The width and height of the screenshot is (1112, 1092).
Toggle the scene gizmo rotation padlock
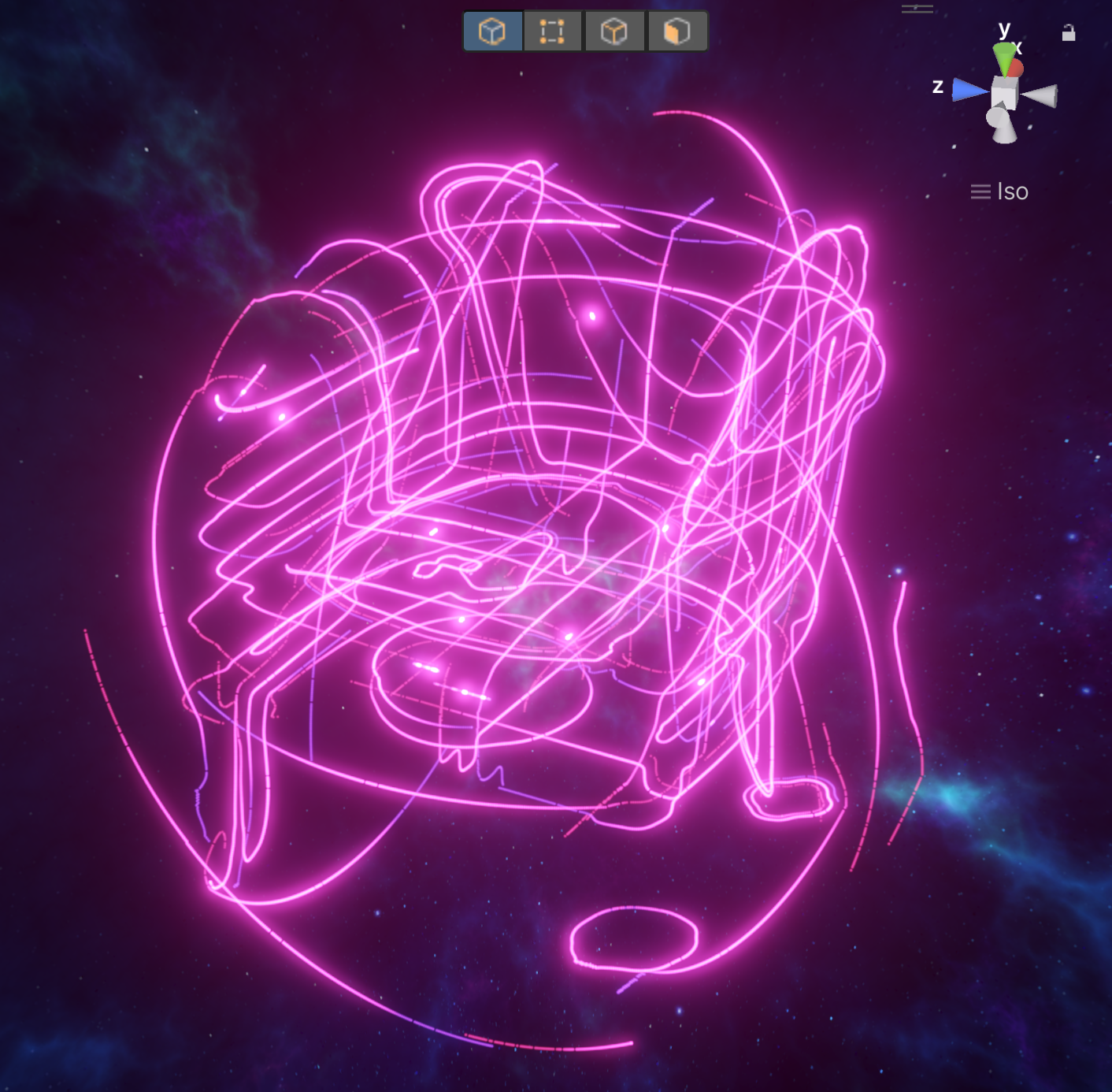[1069, 33]
